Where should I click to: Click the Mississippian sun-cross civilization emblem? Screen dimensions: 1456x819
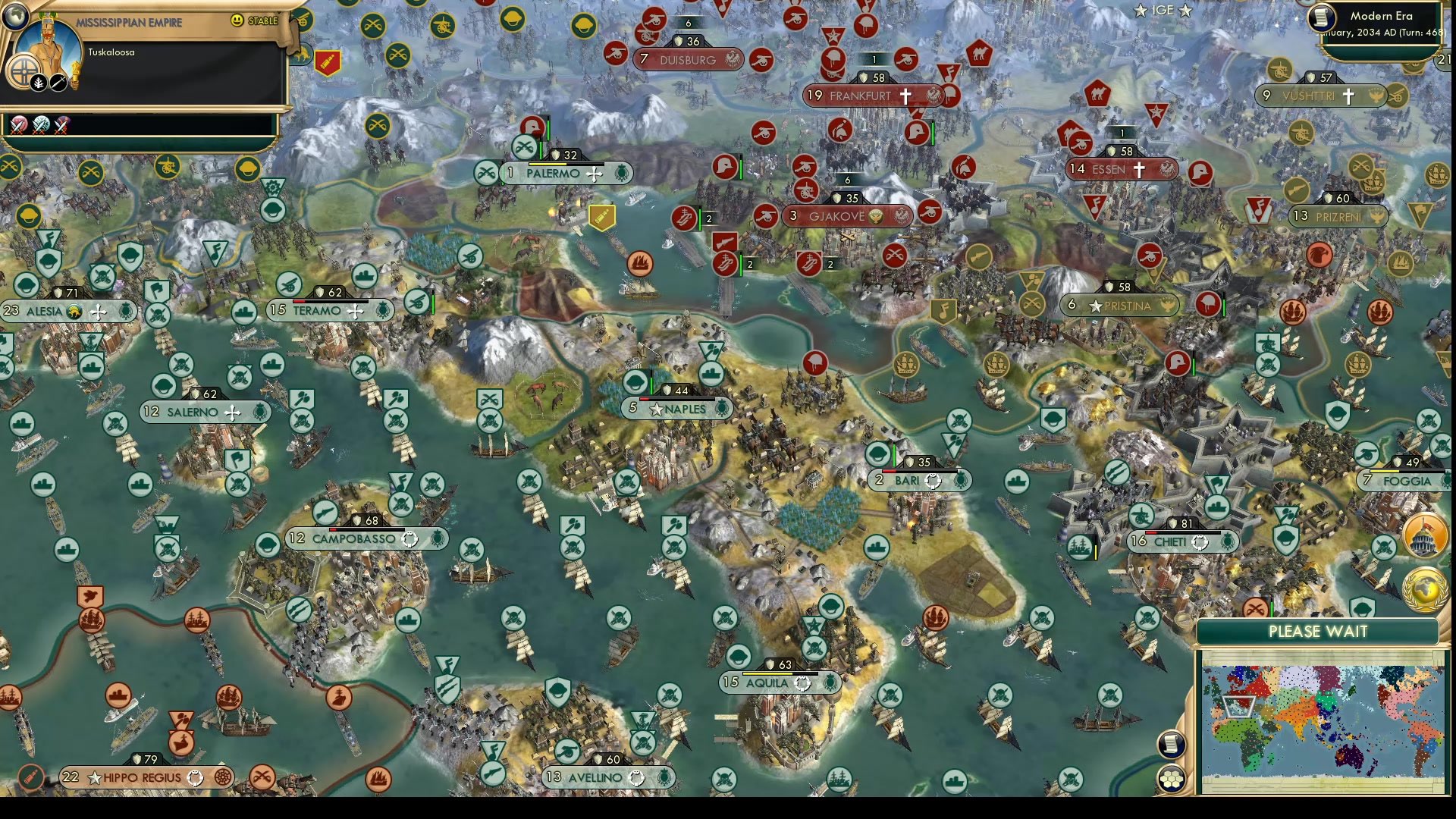(x=24, y=73)
